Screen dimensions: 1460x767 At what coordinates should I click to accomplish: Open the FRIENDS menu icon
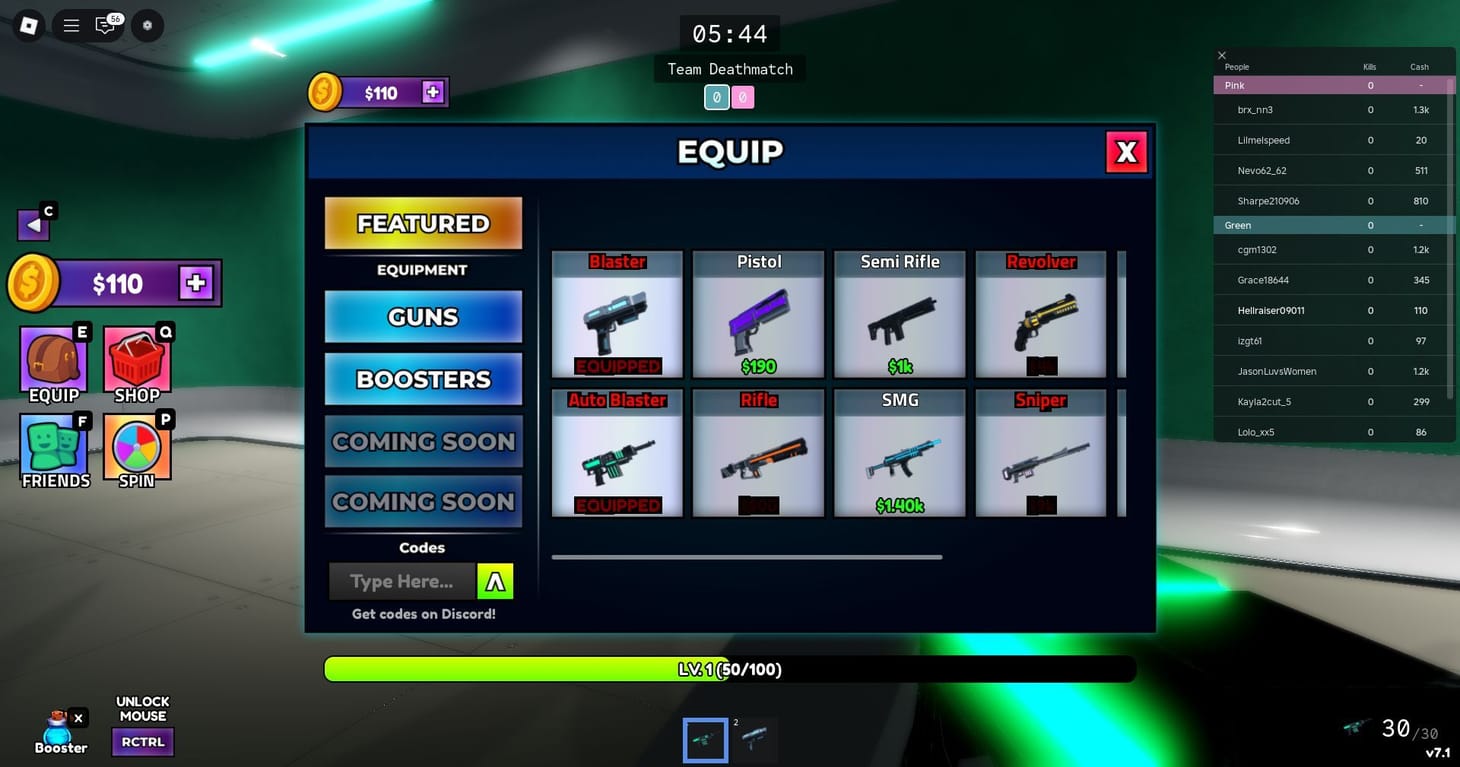(54, 440)
